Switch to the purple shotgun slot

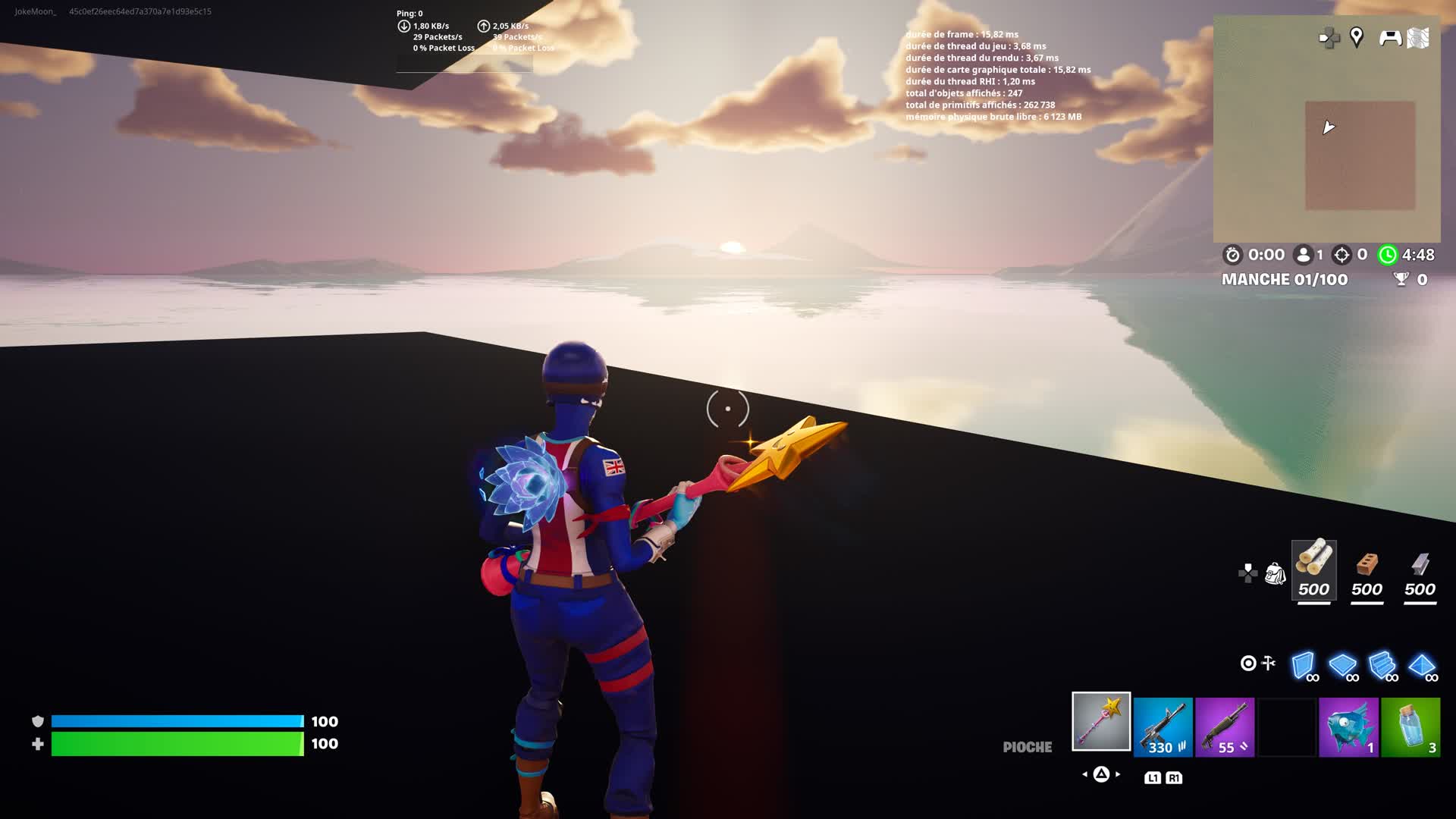pos(1225,727)
